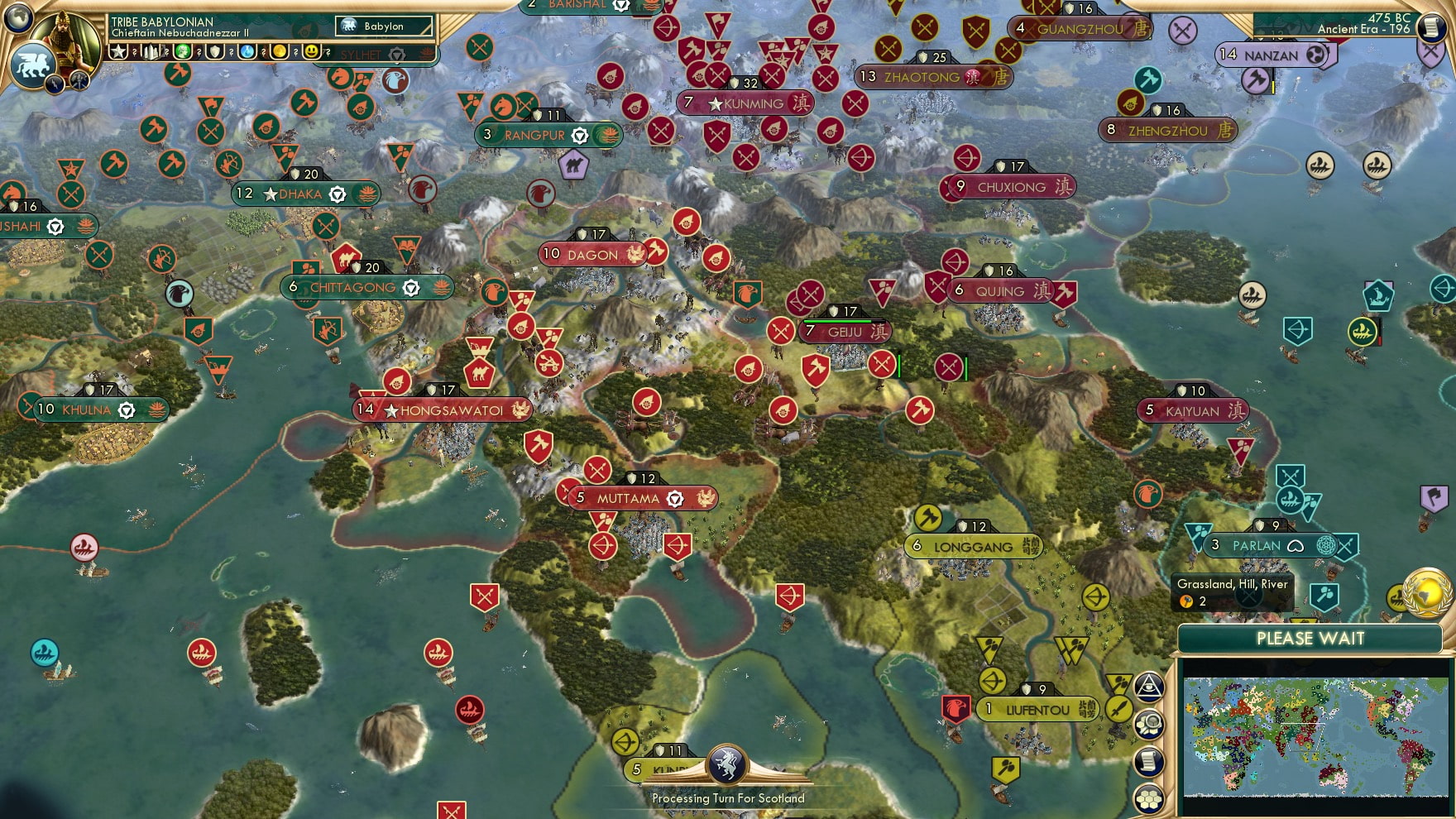Open the Espionage overview eye-pyramid icon

coord(1149,687)
